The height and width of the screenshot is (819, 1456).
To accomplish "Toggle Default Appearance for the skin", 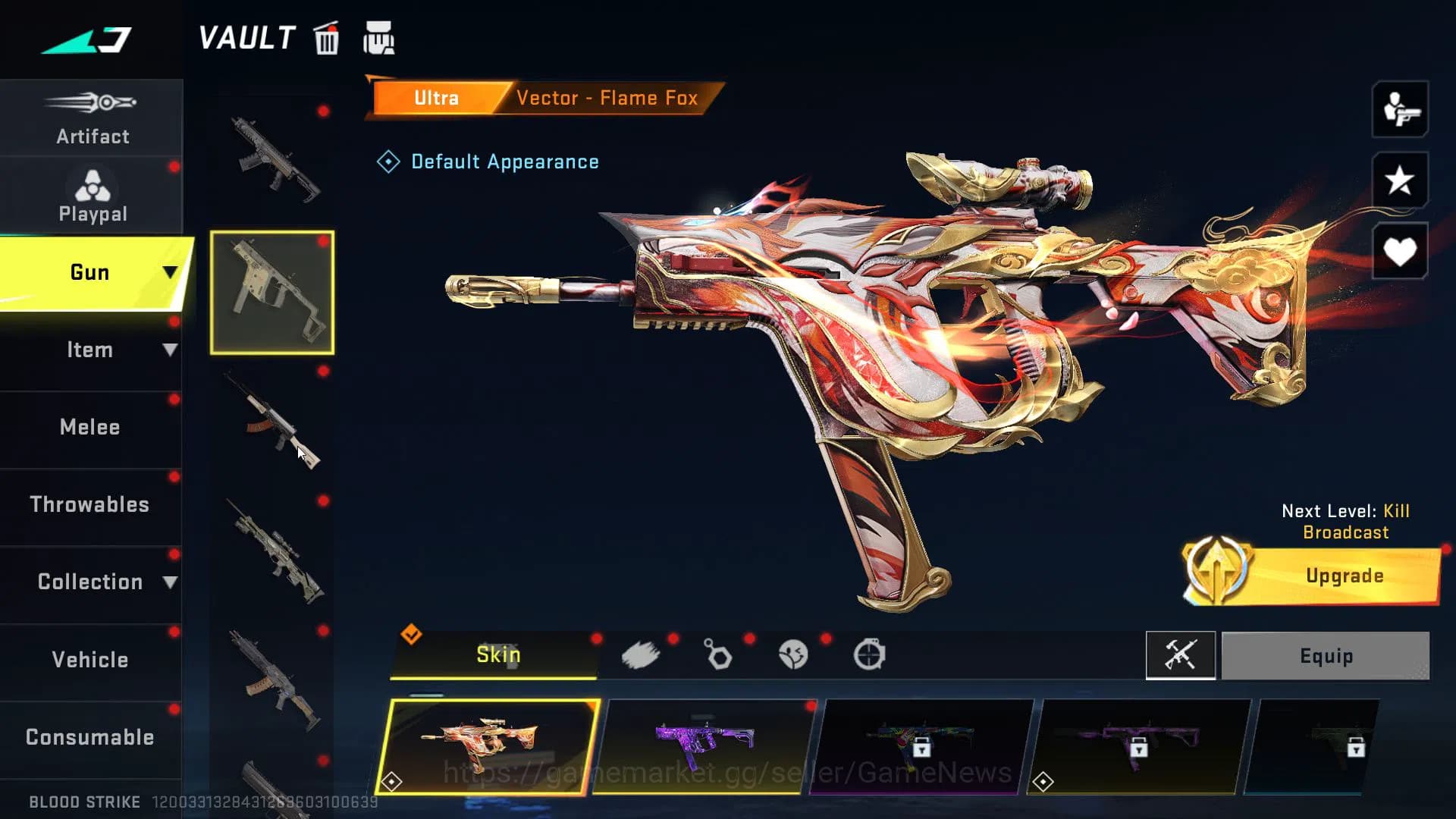I will [489, 162].
